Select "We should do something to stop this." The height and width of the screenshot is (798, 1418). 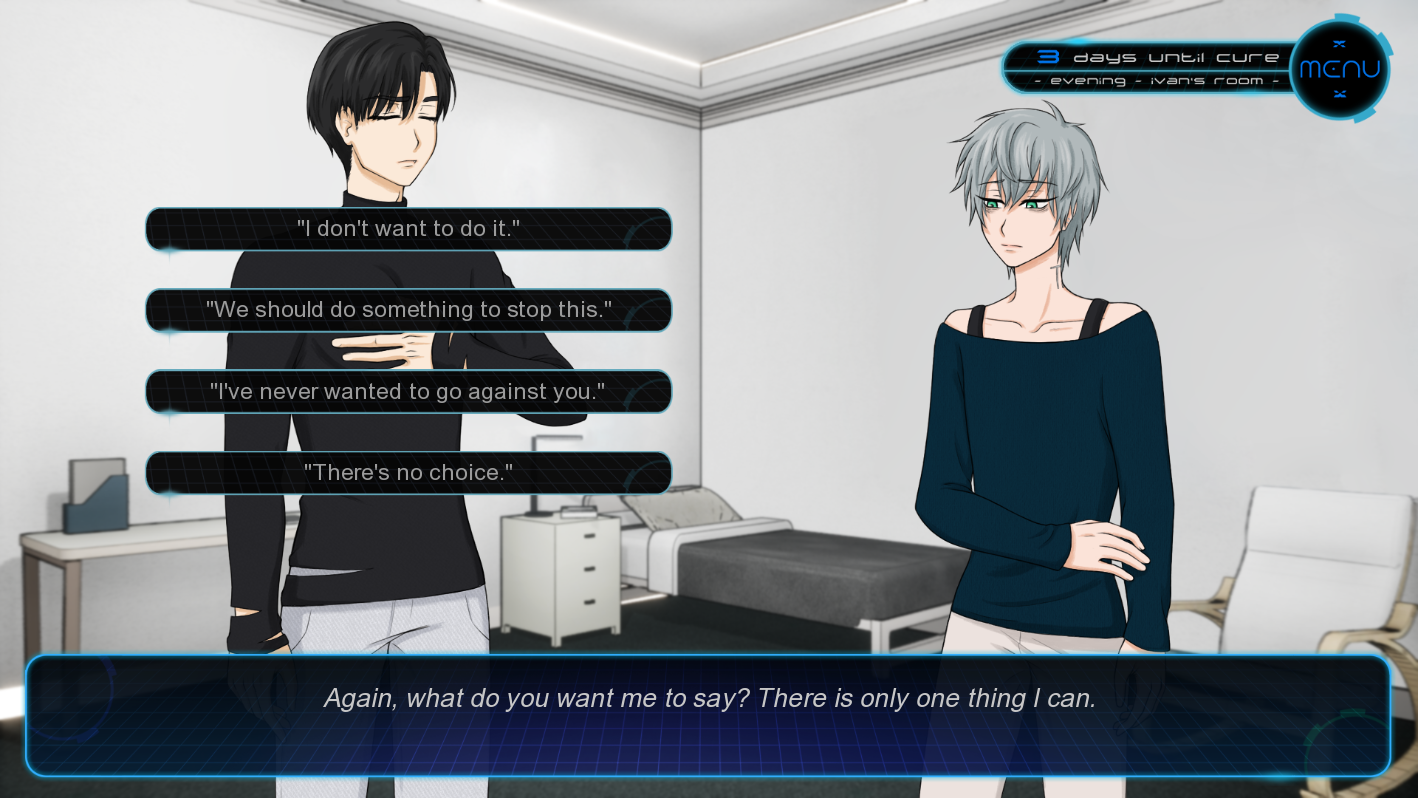point(408,310)
